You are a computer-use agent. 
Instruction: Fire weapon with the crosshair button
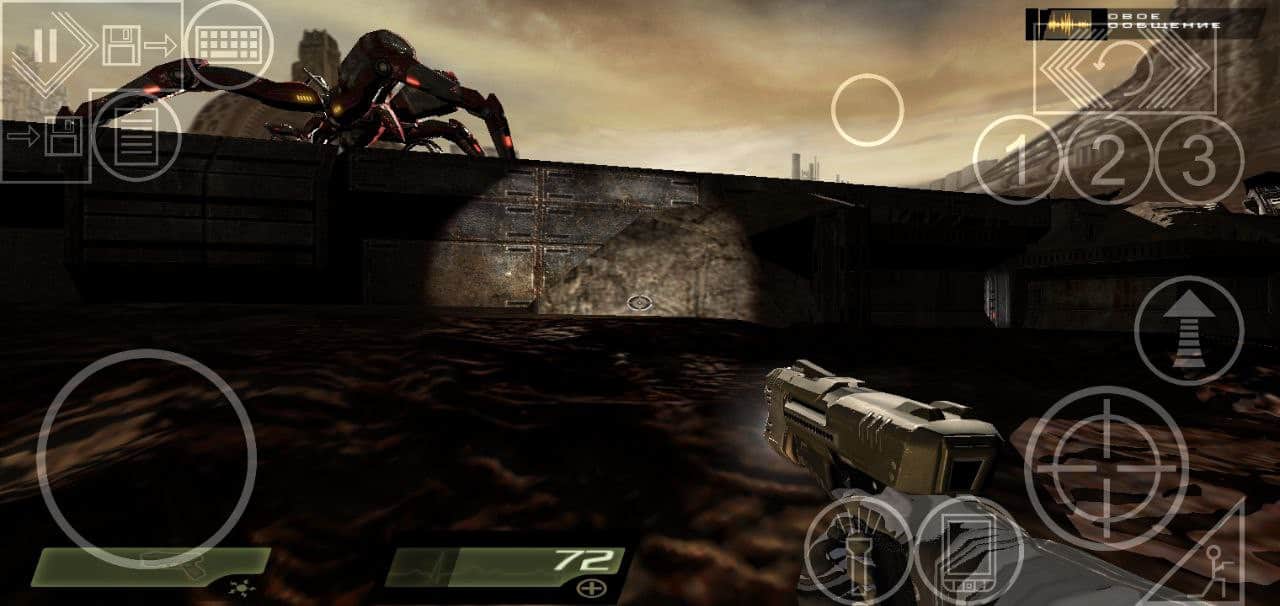1106,468
